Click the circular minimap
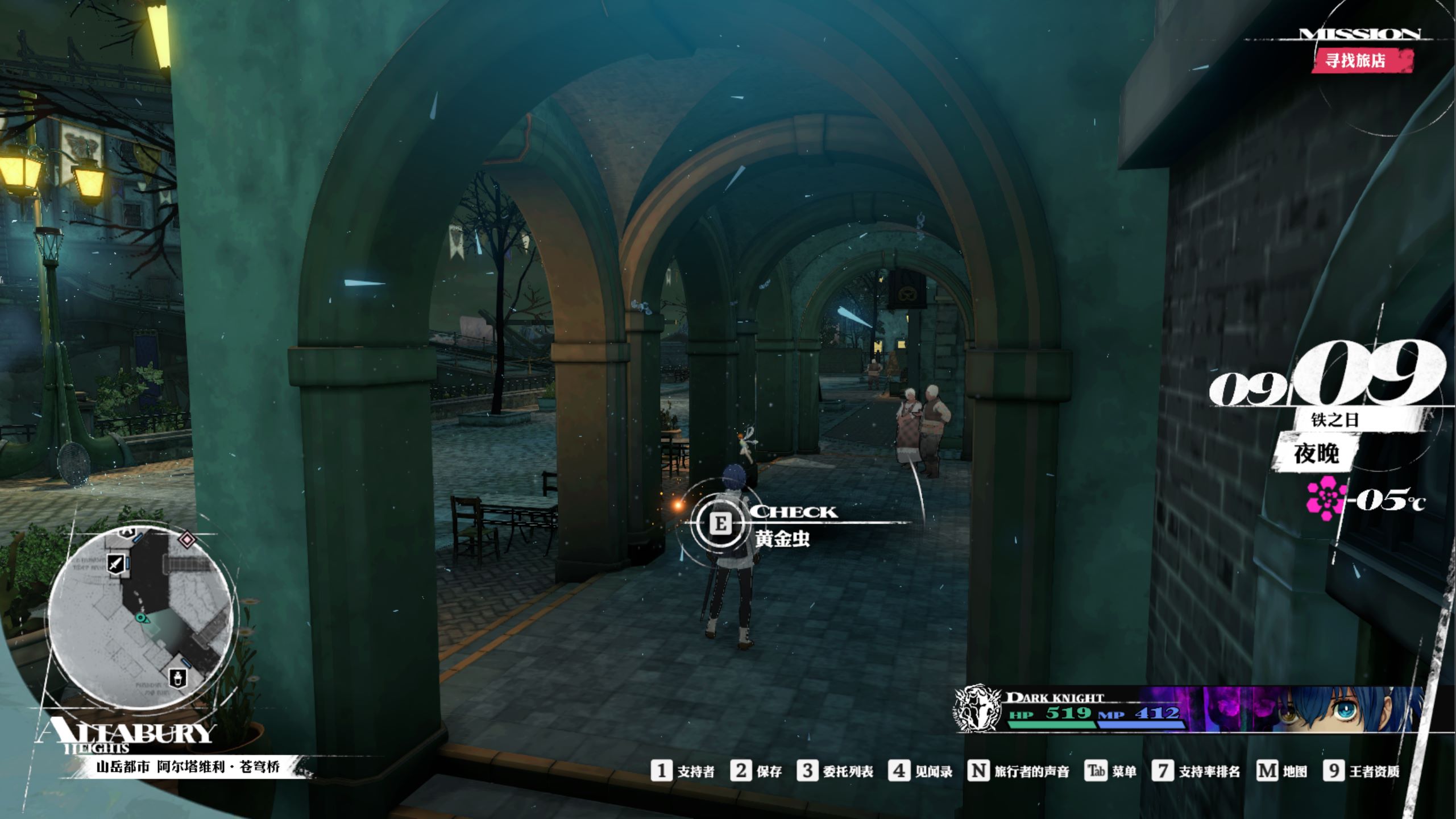The width and height of the screenshot is (1456, 819). pos(140,618)
